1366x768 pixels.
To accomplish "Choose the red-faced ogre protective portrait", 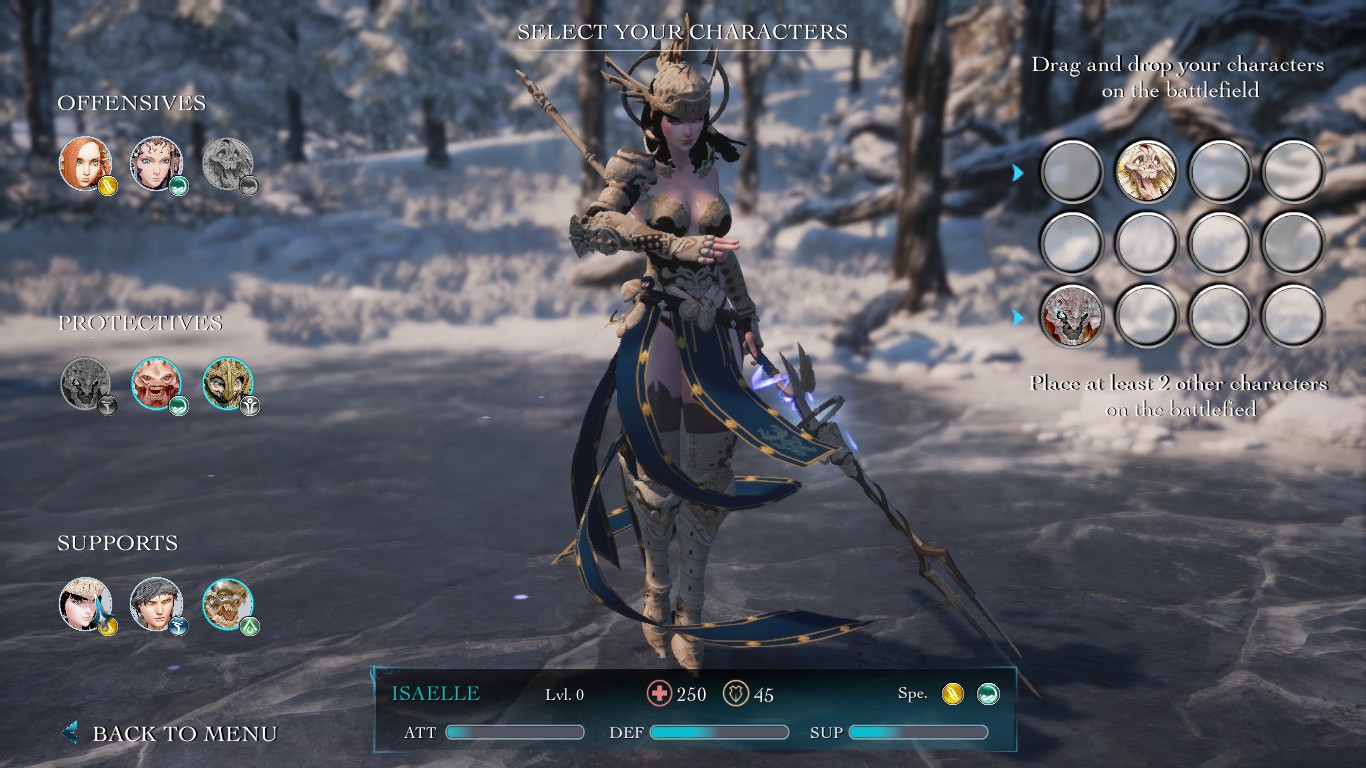I will (156, 383).
